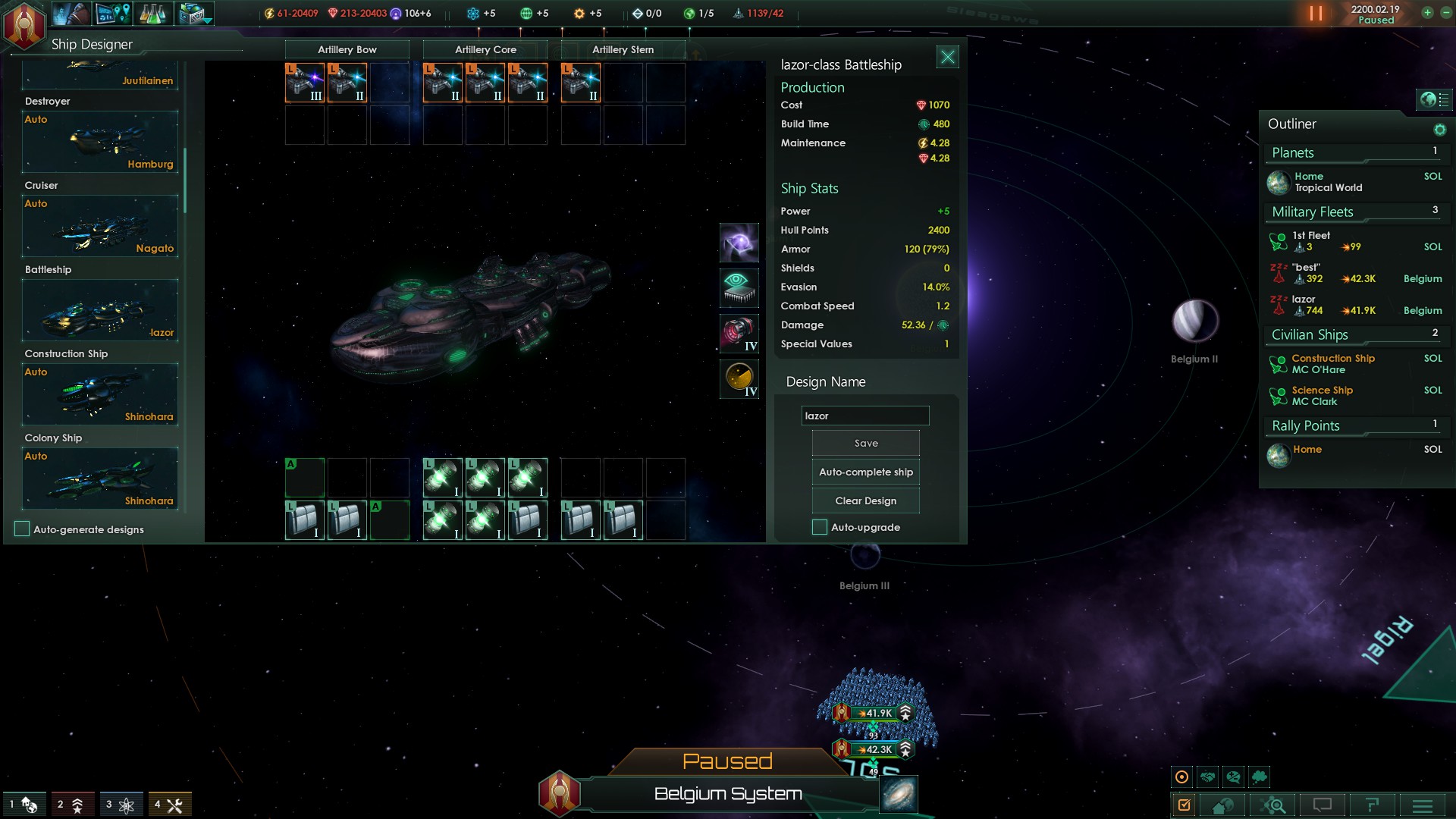Close the Ship Designer window
Viewport: 1456px width, 819px height.
947,57
